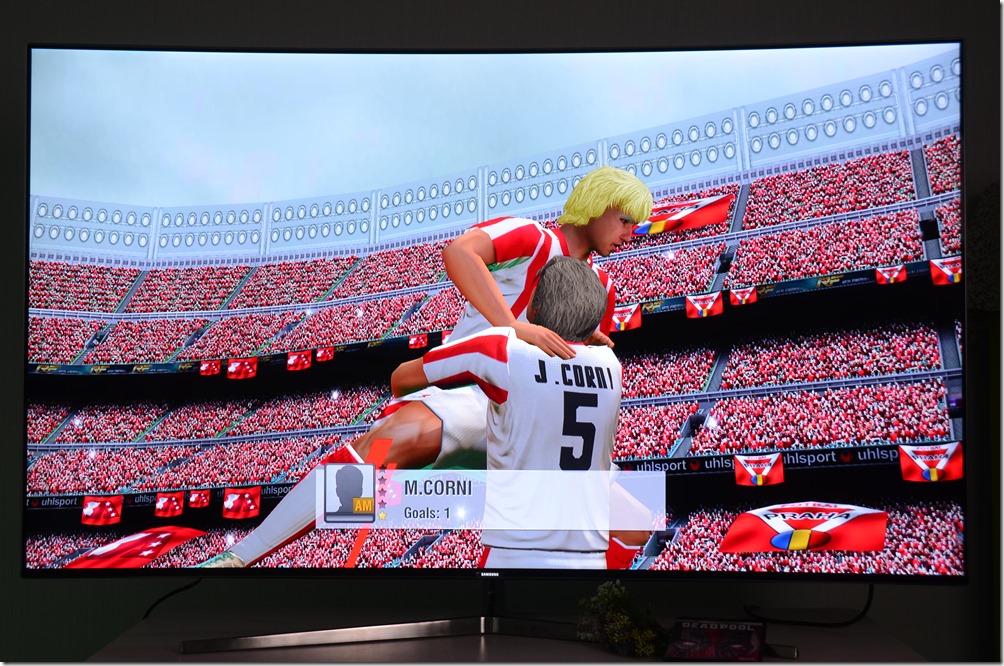
Task: Click M.CORNI's player portrait thumbnail
Action: (349, 494)
